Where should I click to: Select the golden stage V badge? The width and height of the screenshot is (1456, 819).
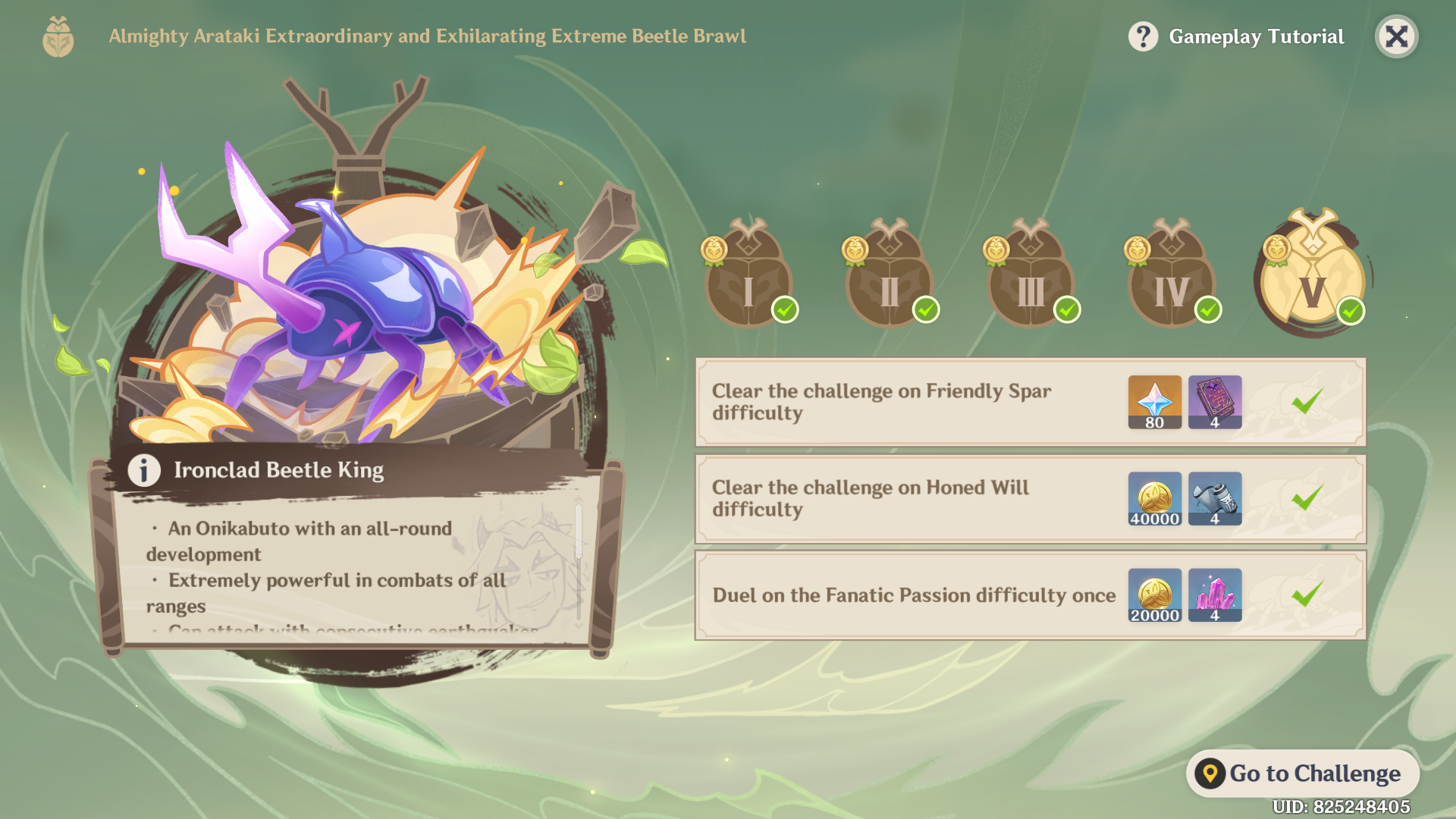tap(1312, 278)
